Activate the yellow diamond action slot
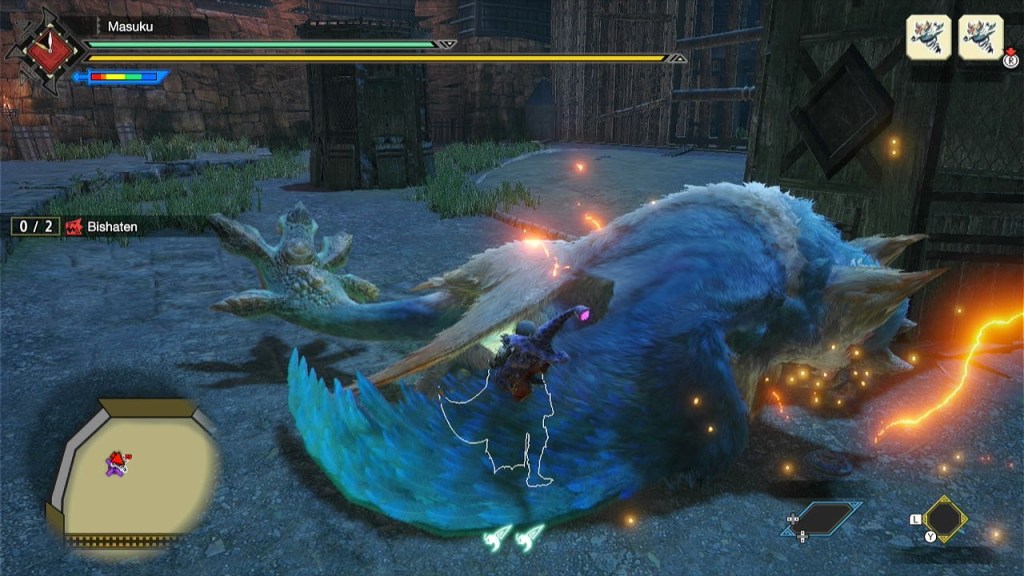 [945, 518]
